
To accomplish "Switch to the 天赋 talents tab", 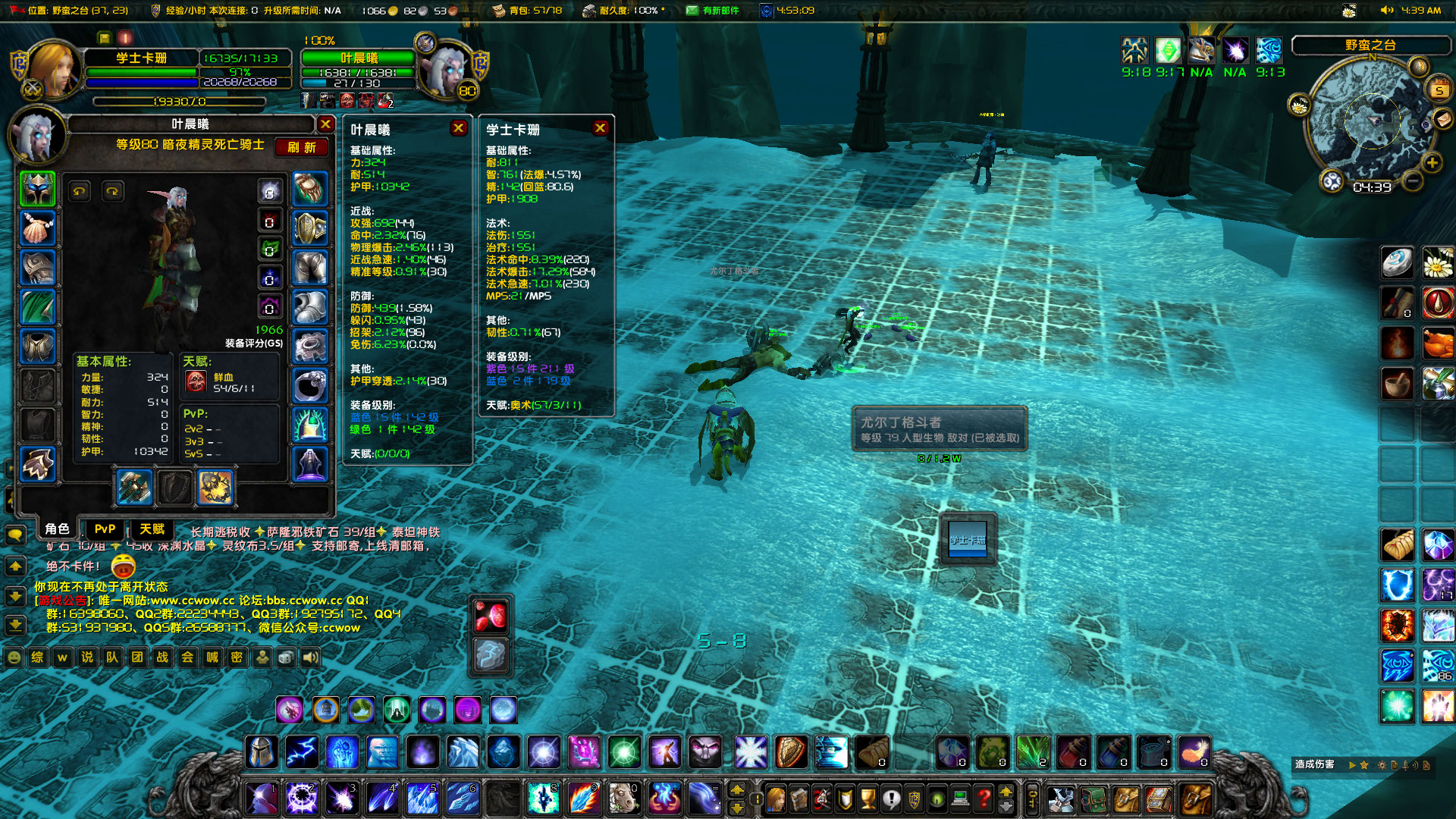I will pyautogui.click(x=151, y=529).
